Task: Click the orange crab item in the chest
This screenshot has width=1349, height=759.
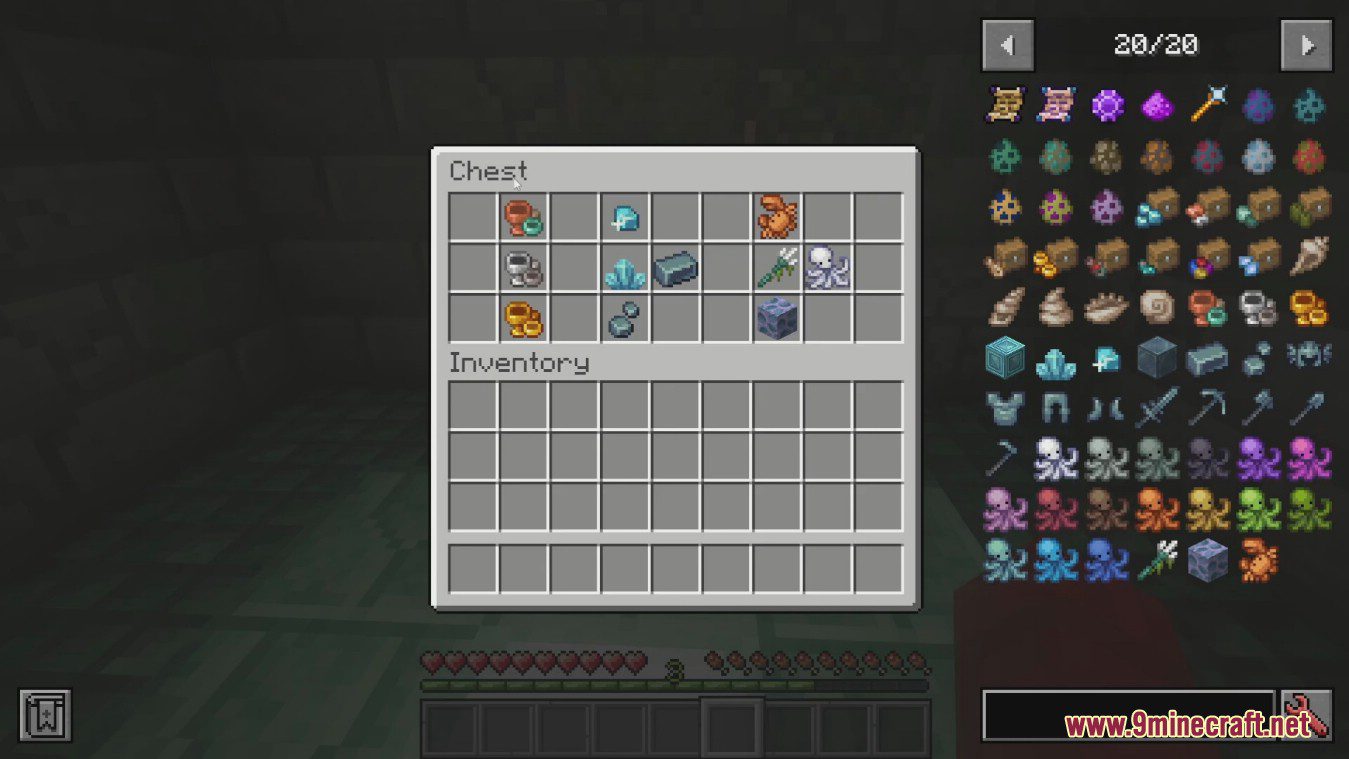Action: pos(777,217)
